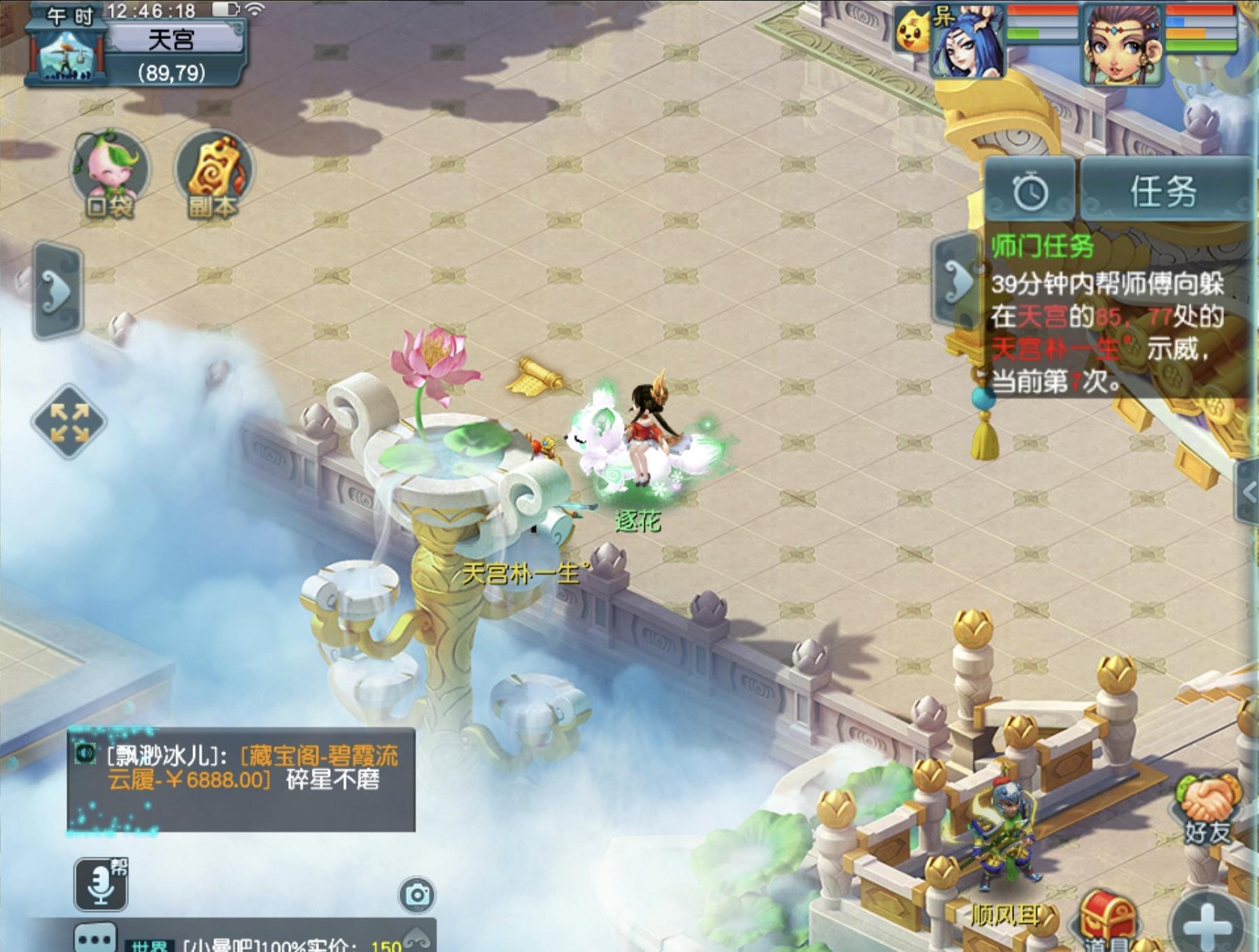Open the chat ellipsis bubble button
This screenshot has width=1259, height=952.
(x=95, y=939)
